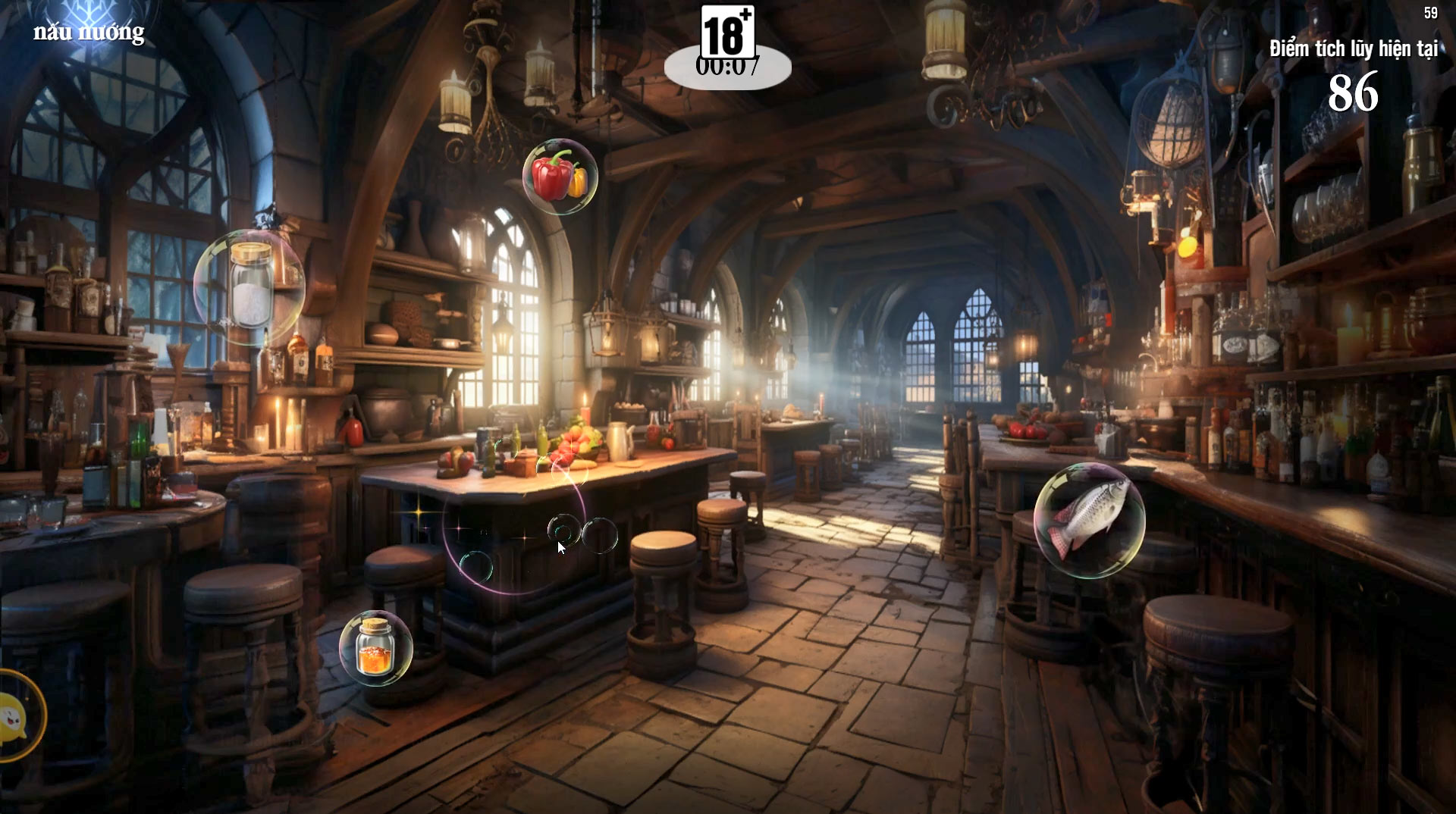
Task: Pop the orange honey jar bubble
Action: pyautogui.click(x=375, y=648)
